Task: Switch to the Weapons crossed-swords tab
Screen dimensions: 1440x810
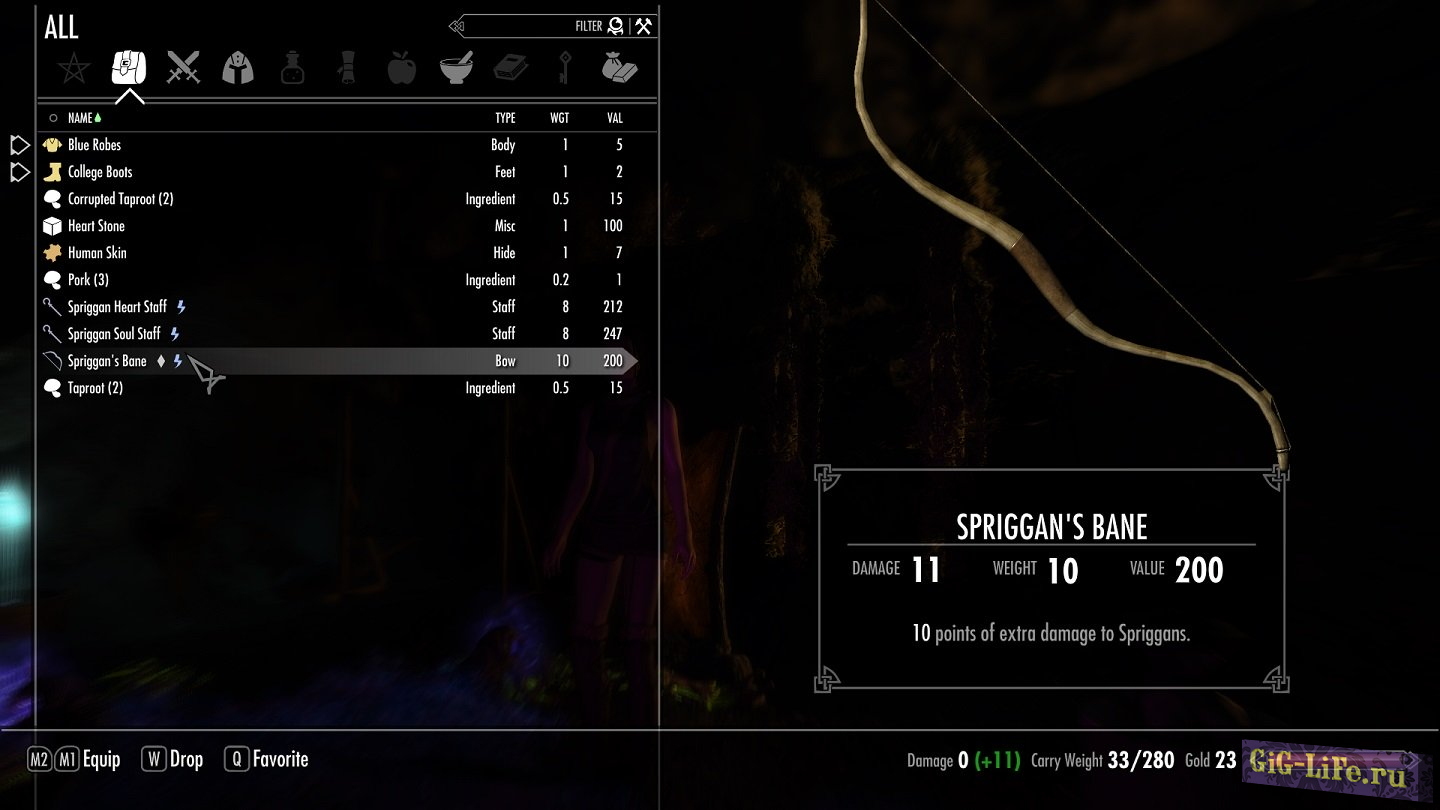Action: pyautogui.click(x=183, y=68)
